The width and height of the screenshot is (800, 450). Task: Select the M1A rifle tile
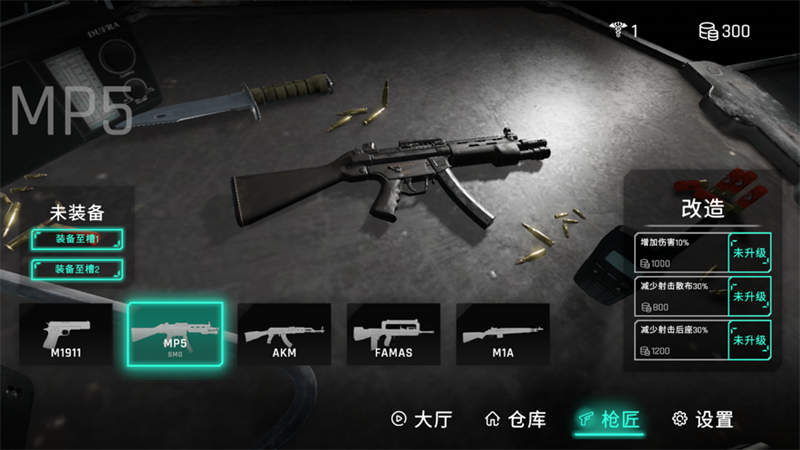tap(503, 334)
